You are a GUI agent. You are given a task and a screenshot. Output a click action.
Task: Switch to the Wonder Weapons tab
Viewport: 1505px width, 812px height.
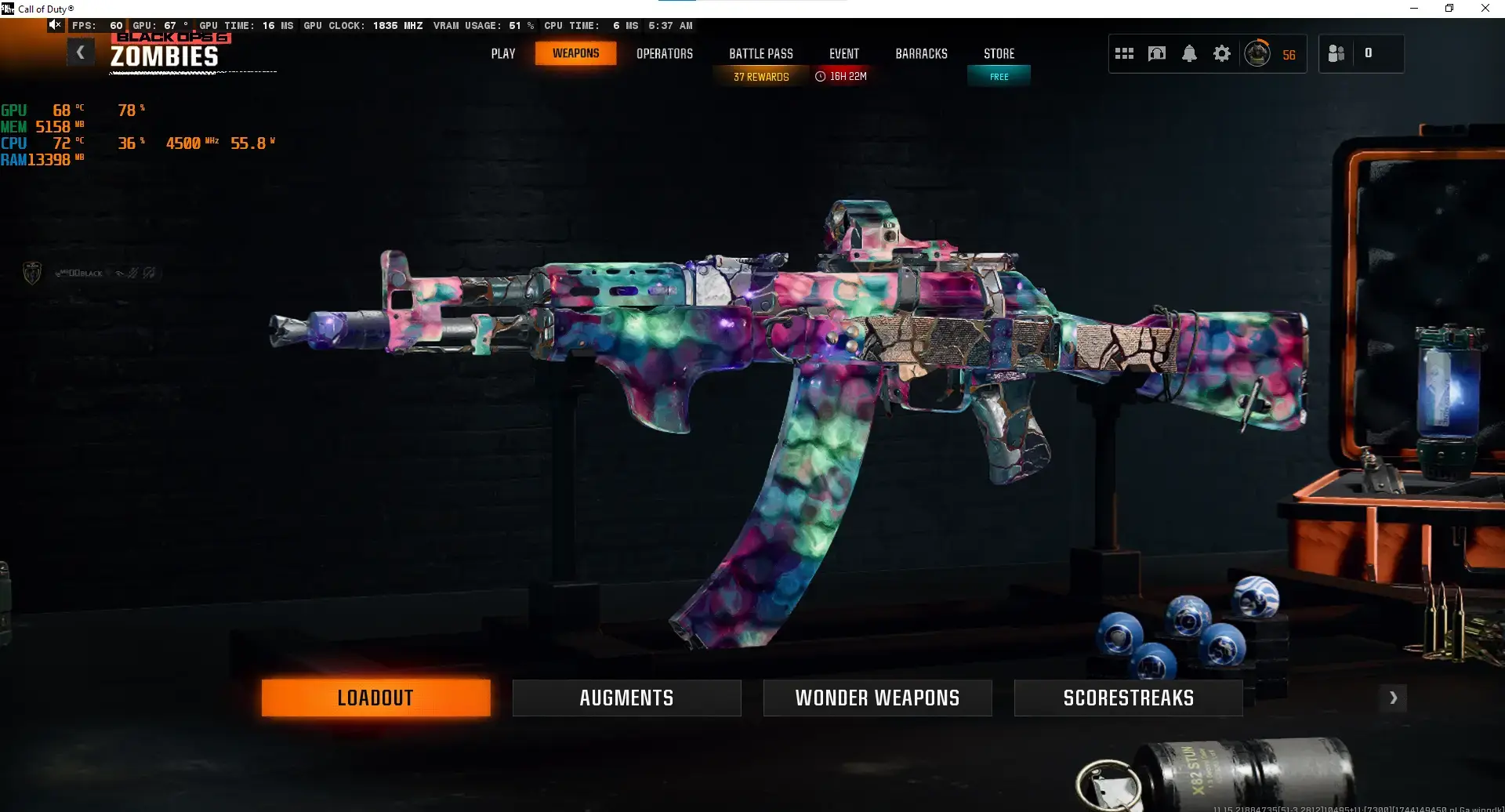click(877, 697)
